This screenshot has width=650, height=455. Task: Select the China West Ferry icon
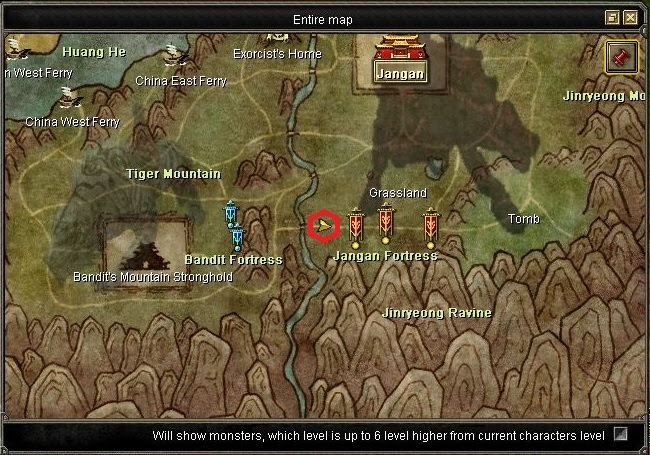(68, 97)
